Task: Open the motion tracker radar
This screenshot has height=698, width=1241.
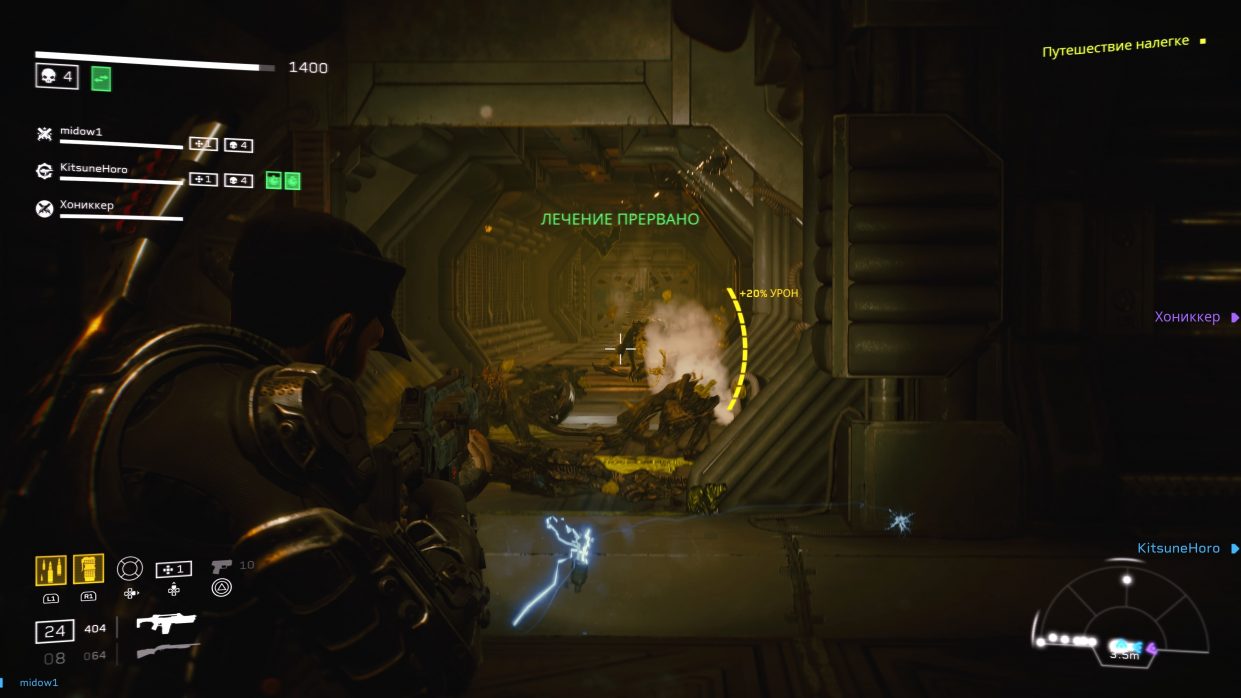Action: pos(1125,614)
